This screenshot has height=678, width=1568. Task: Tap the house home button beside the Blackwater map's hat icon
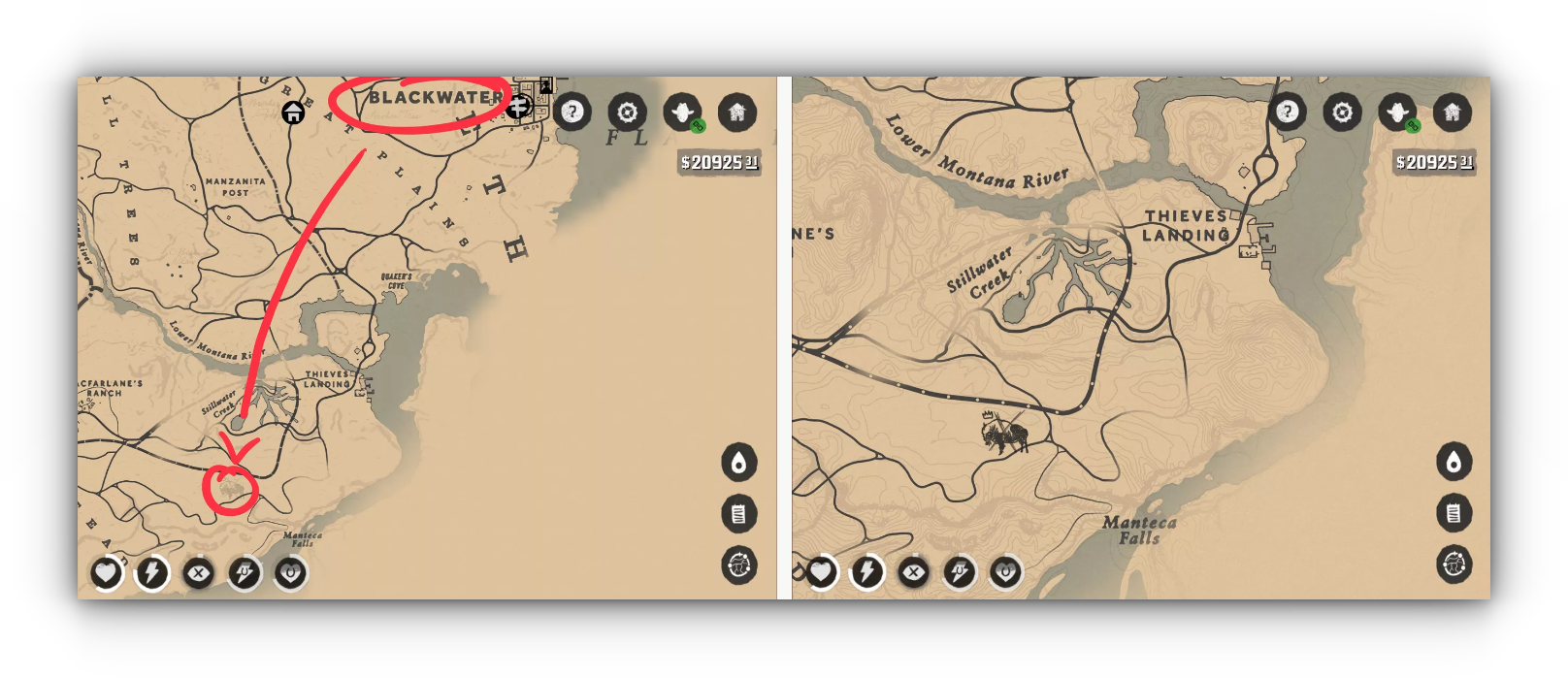[737, 113]
